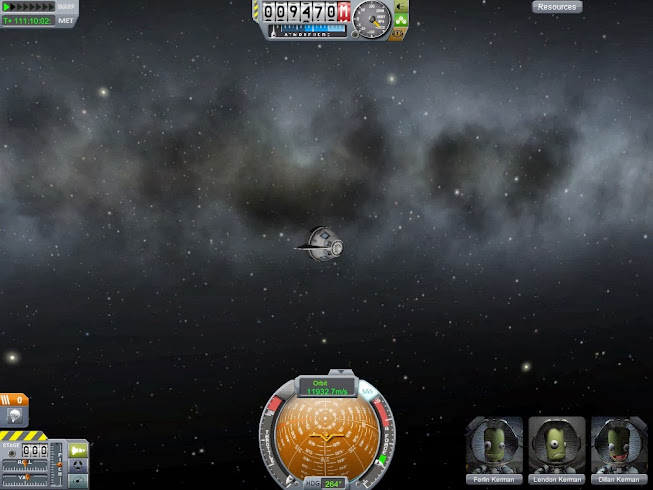The width and height of the screenshot is (653, 490).
Task: Select Lendon Kerman's crew portrait
Action: pyautogui.click(x=557, y=448)
